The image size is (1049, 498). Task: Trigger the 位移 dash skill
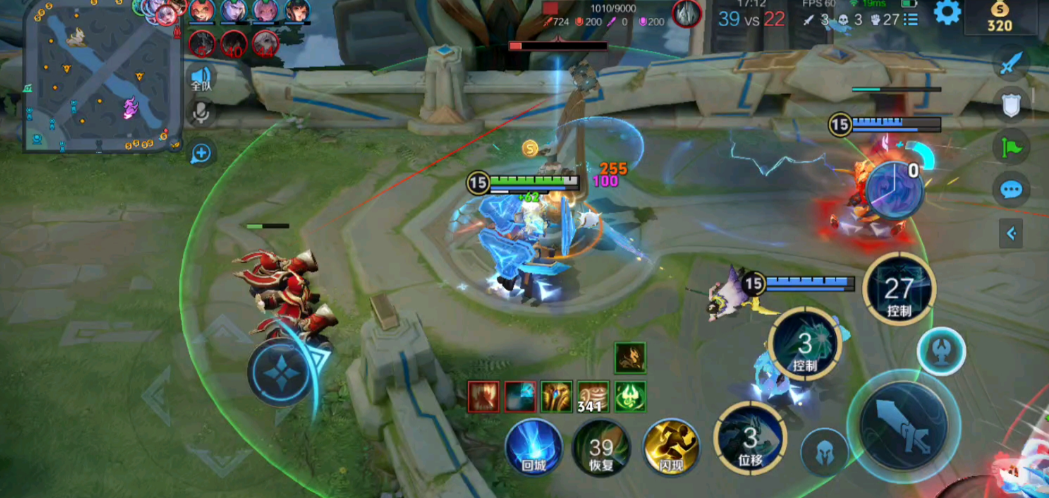pos(749,436)
